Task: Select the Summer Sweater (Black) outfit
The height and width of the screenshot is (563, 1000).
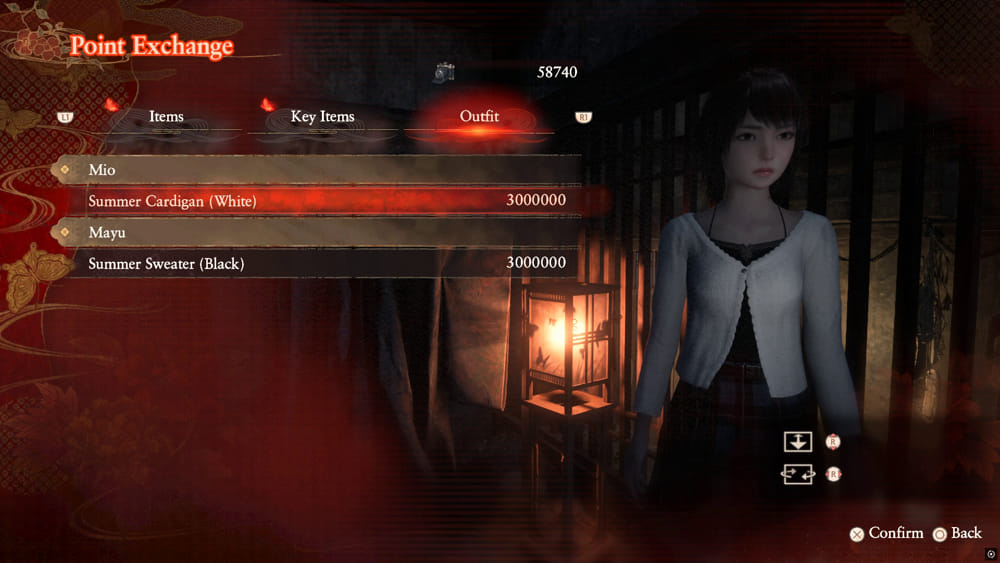Action: tap(320, 263)
